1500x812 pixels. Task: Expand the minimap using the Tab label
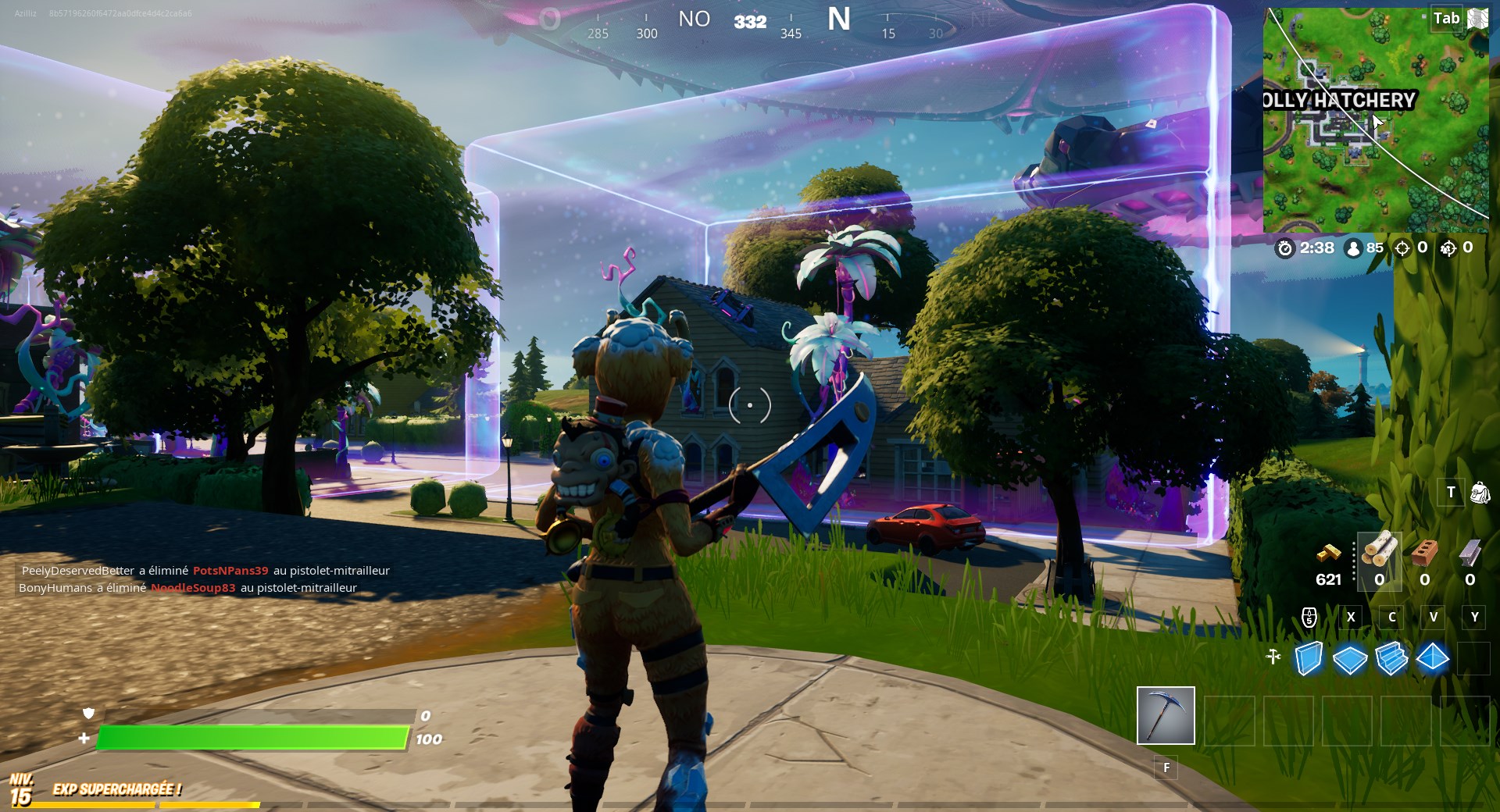coord(1447,17)
